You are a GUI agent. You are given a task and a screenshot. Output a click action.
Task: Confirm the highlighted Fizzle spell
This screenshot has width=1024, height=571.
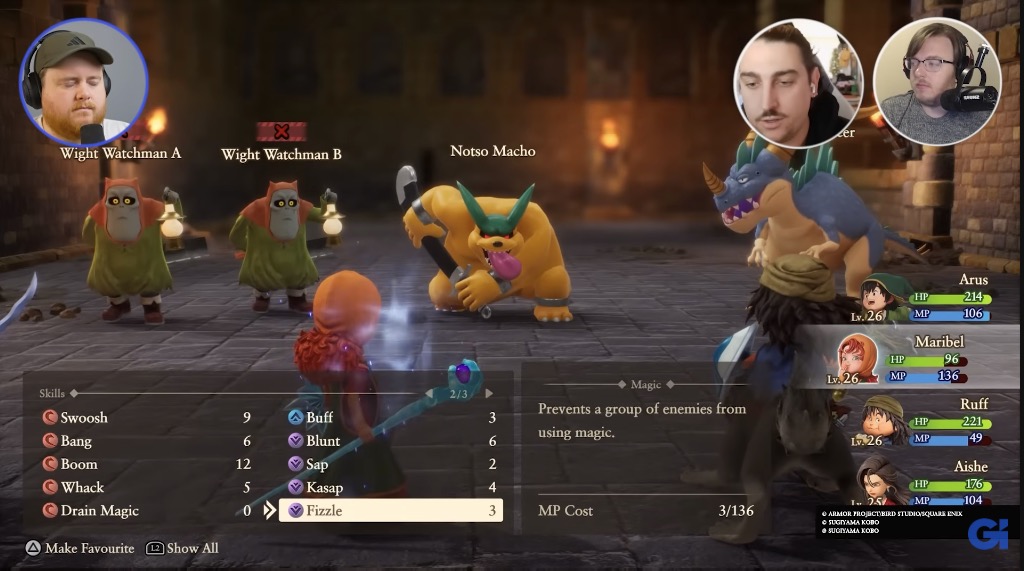[390, 510]
